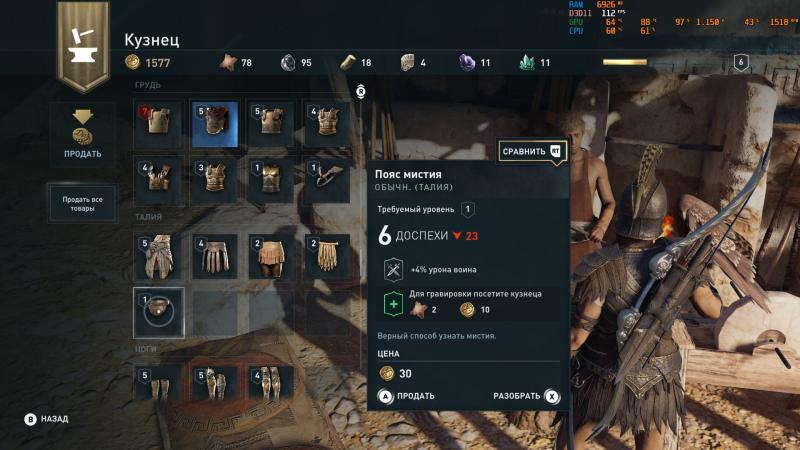Open the Продать sell tab
Image resolution: width=800 pixels, height=450 pixels.
coord(83,132)
